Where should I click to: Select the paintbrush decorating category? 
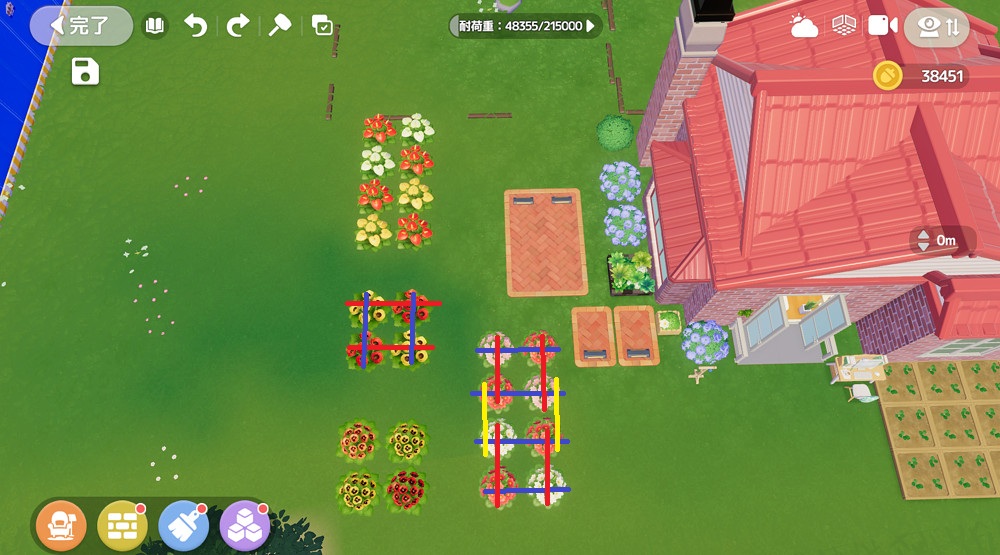(183, 524)
